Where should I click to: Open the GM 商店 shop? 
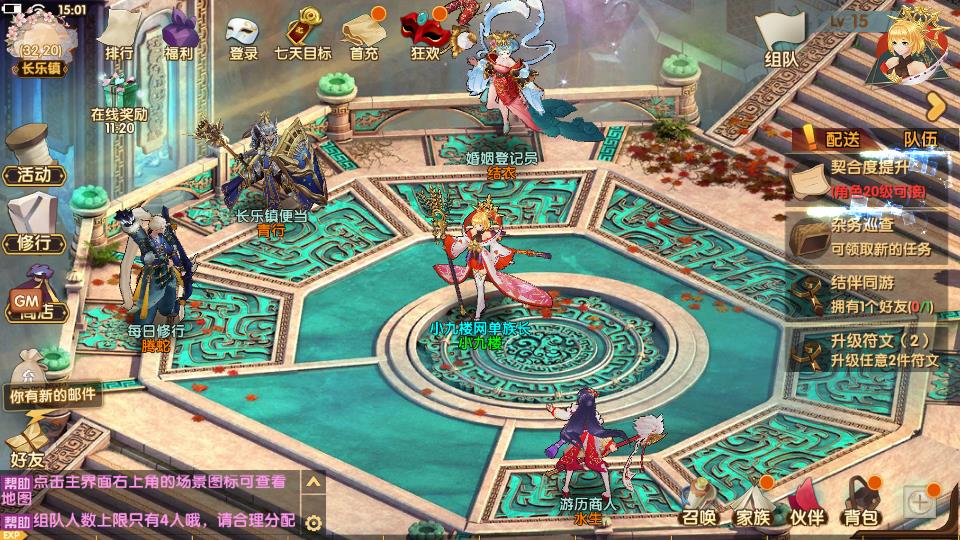(x=30, y=295)
